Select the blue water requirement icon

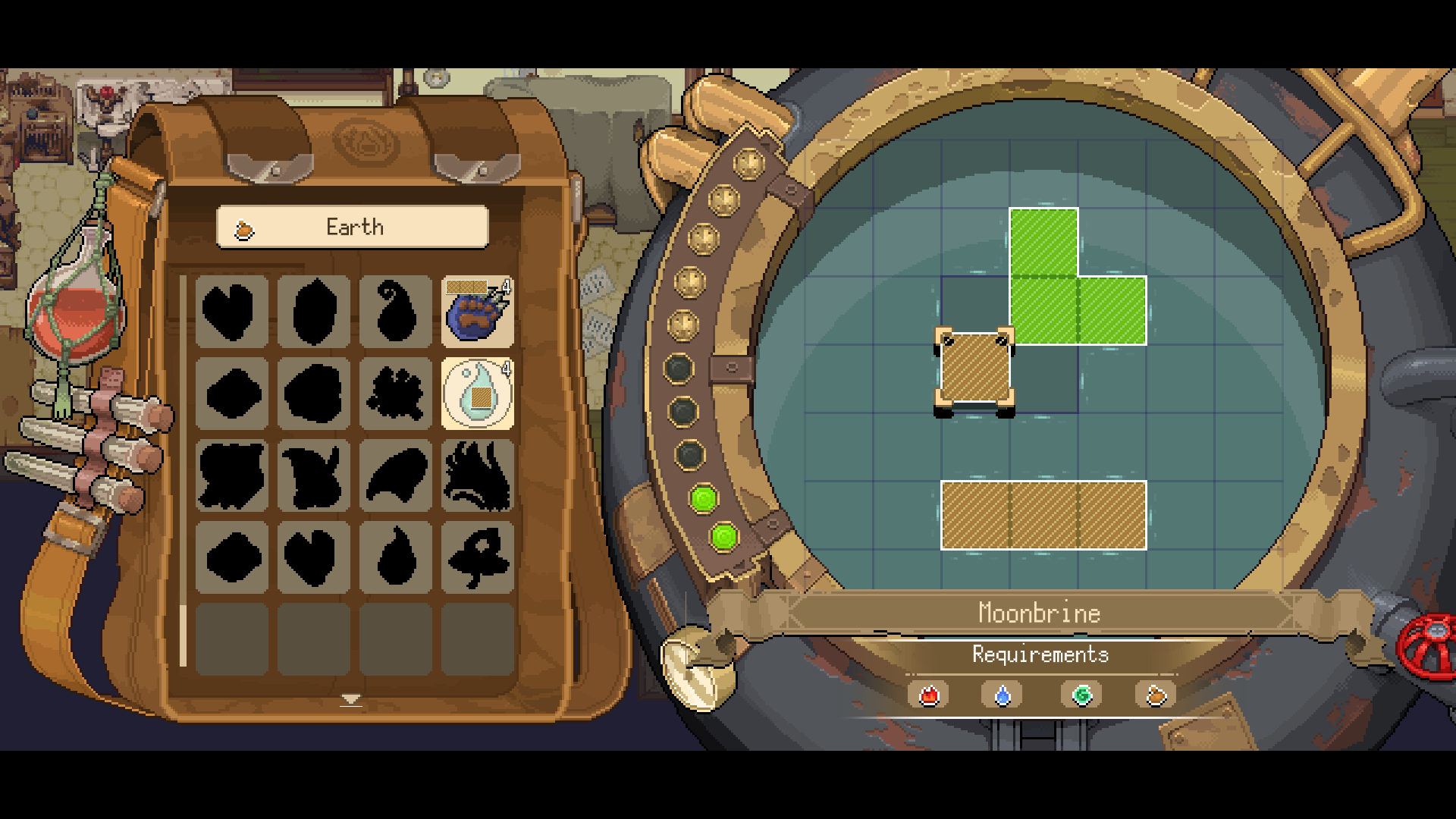[x=1003, y=695]
